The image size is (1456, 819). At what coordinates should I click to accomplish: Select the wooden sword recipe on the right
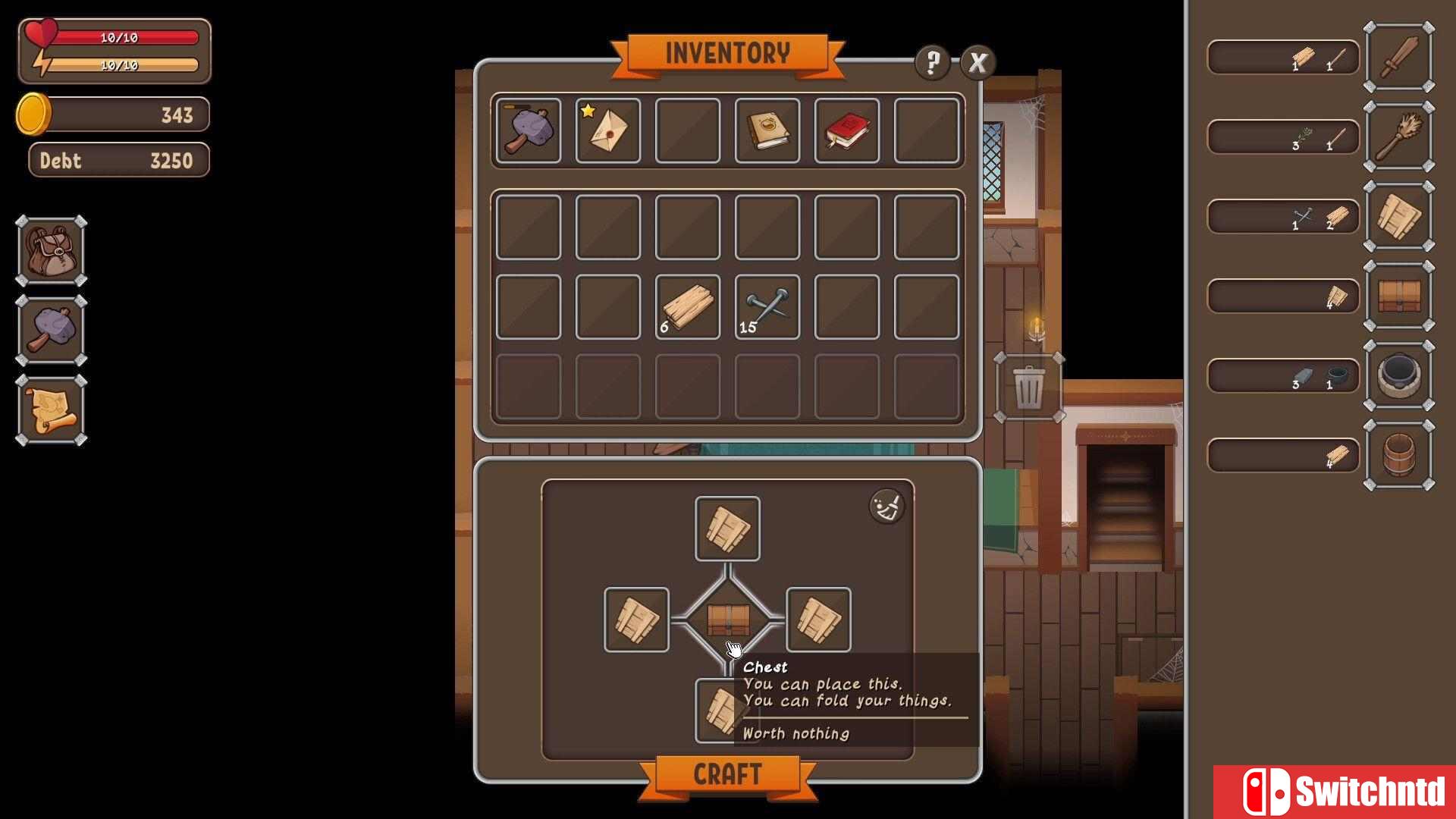pos(1399,57)
